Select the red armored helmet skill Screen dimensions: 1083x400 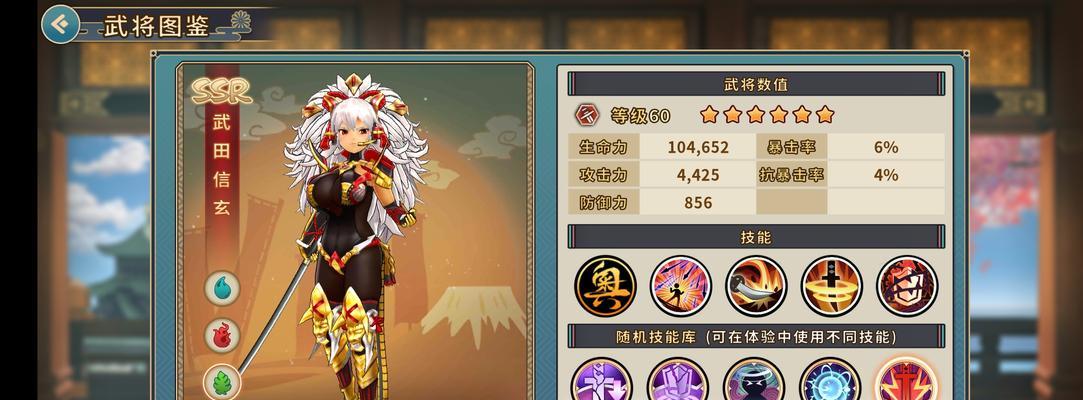[907, 285]
